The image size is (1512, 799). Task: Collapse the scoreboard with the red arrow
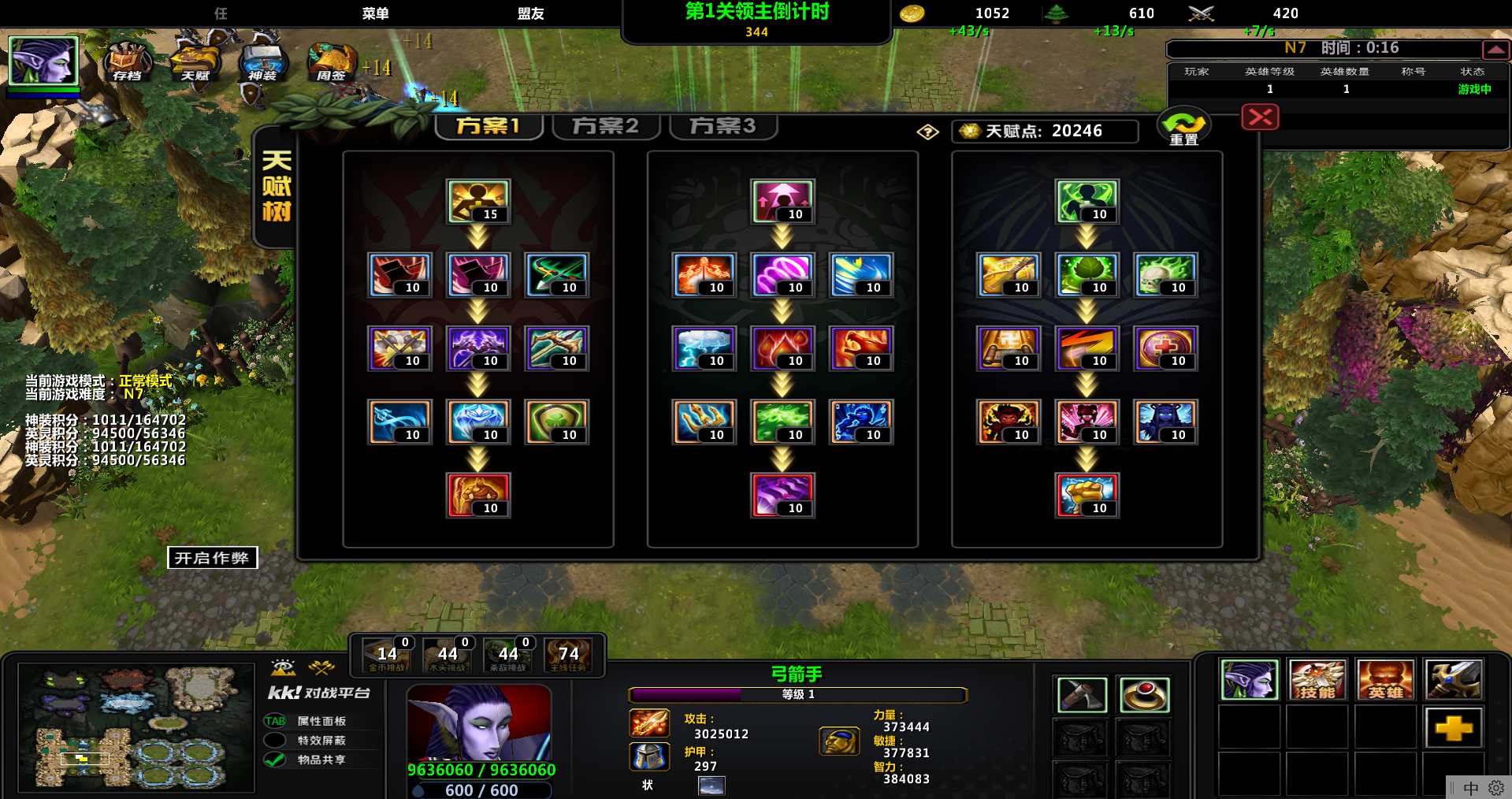click(x=1495, y=50)
